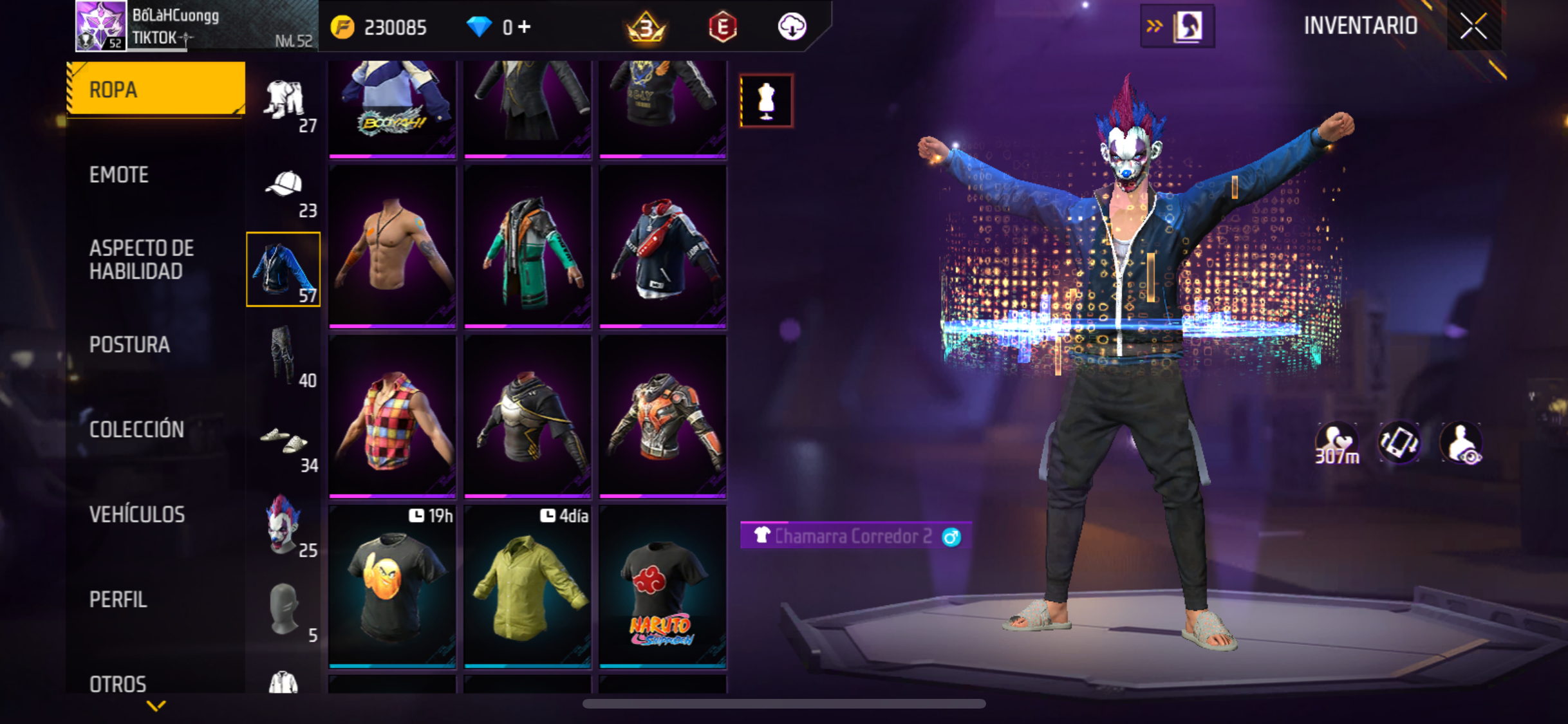
Task: Switch to the Emote tab
Action: point(119,174)
